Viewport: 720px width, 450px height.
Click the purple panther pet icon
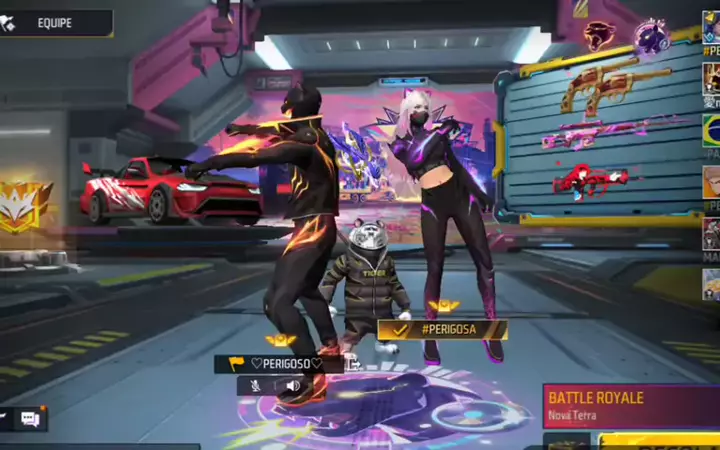click(651, 35)
